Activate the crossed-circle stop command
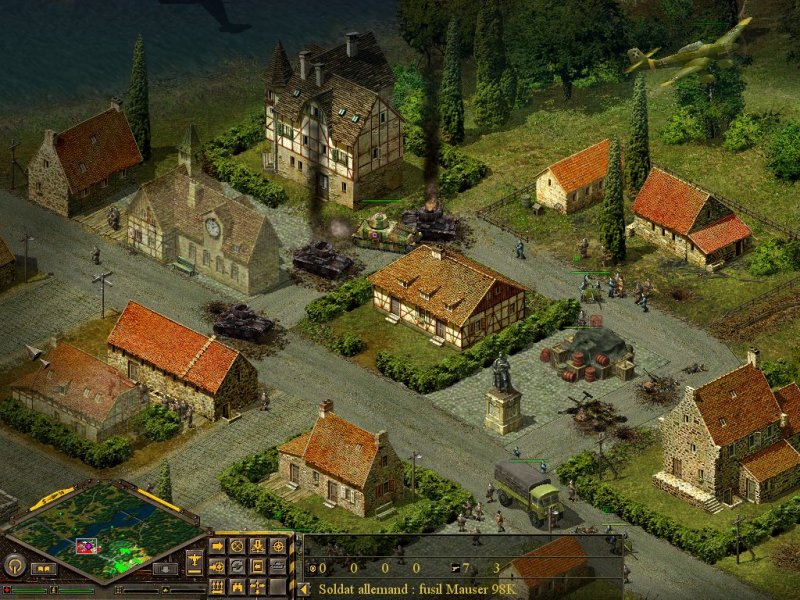This screenshot has height=600, width=800. [237, 546]
